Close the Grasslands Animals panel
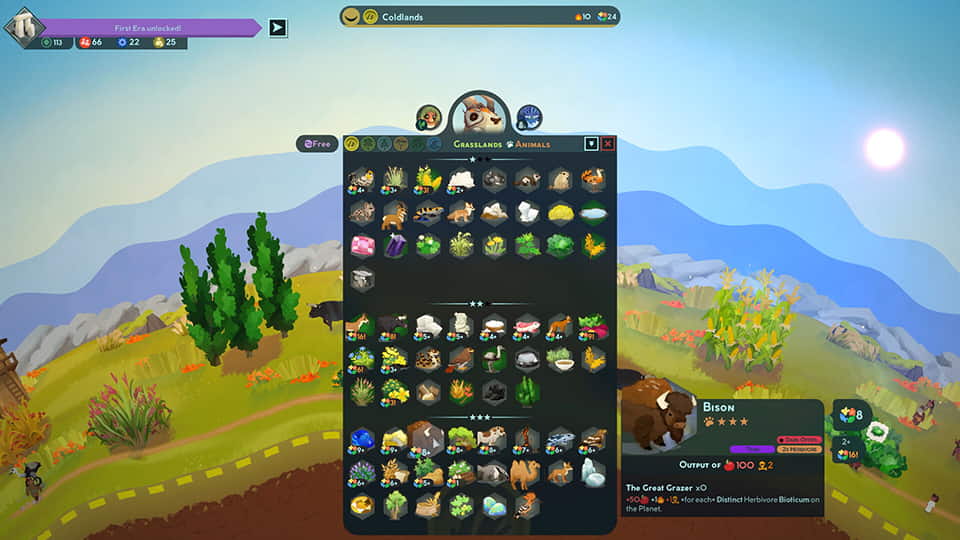 [608, 144]
